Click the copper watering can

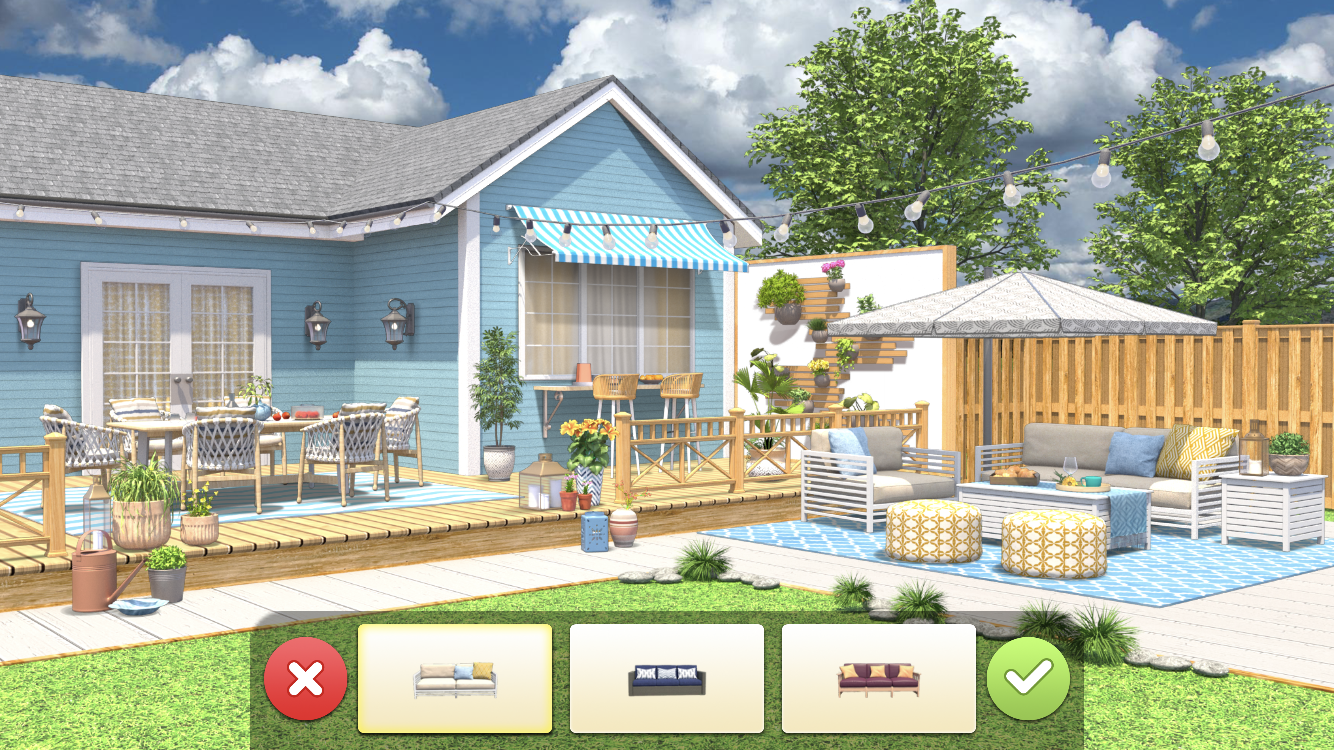(95, 580)
